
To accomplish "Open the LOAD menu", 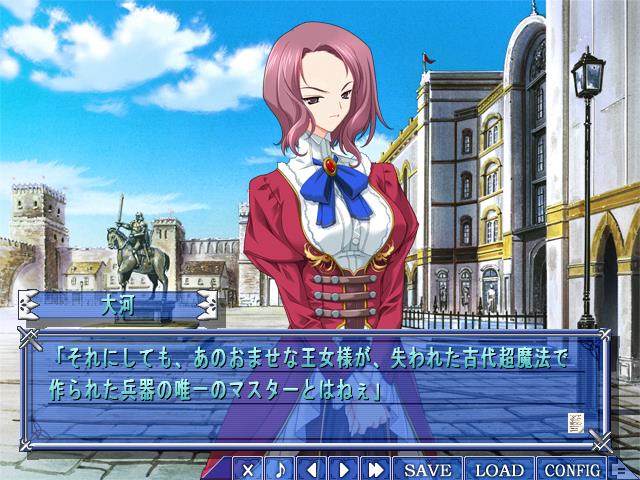I will (x=499, y=469).
